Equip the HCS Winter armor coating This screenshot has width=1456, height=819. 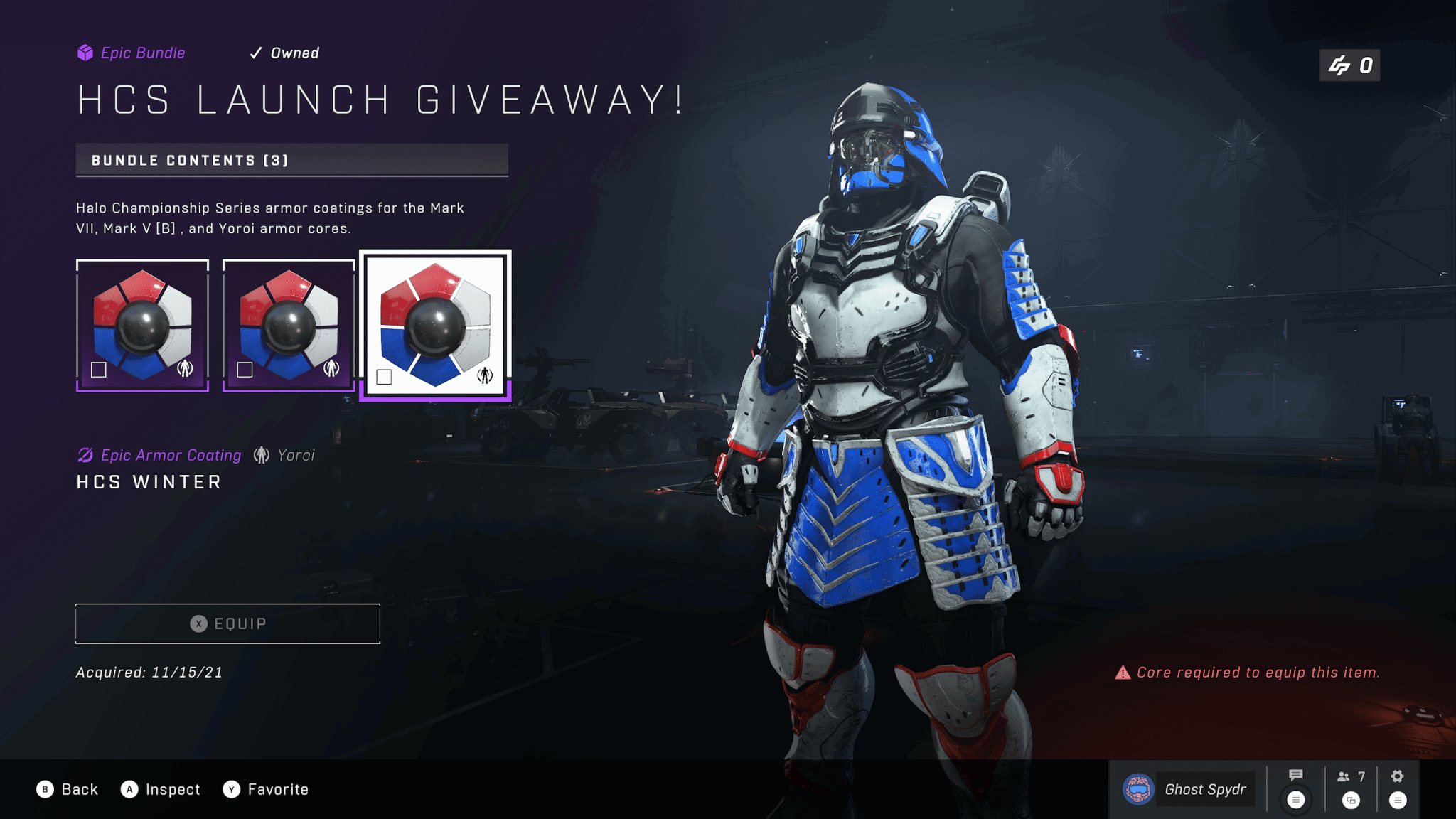coord(227,623)
